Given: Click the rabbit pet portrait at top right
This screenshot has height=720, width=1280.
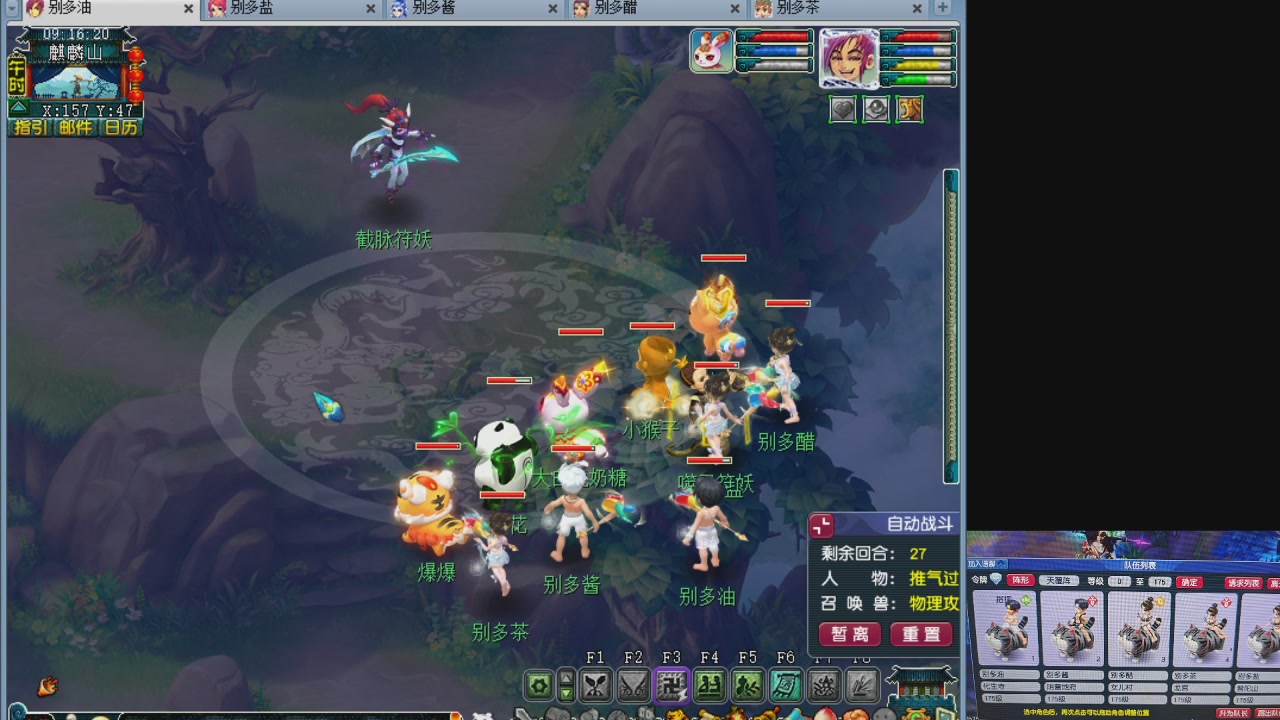Looking at the screenshot, I should 710,50.
